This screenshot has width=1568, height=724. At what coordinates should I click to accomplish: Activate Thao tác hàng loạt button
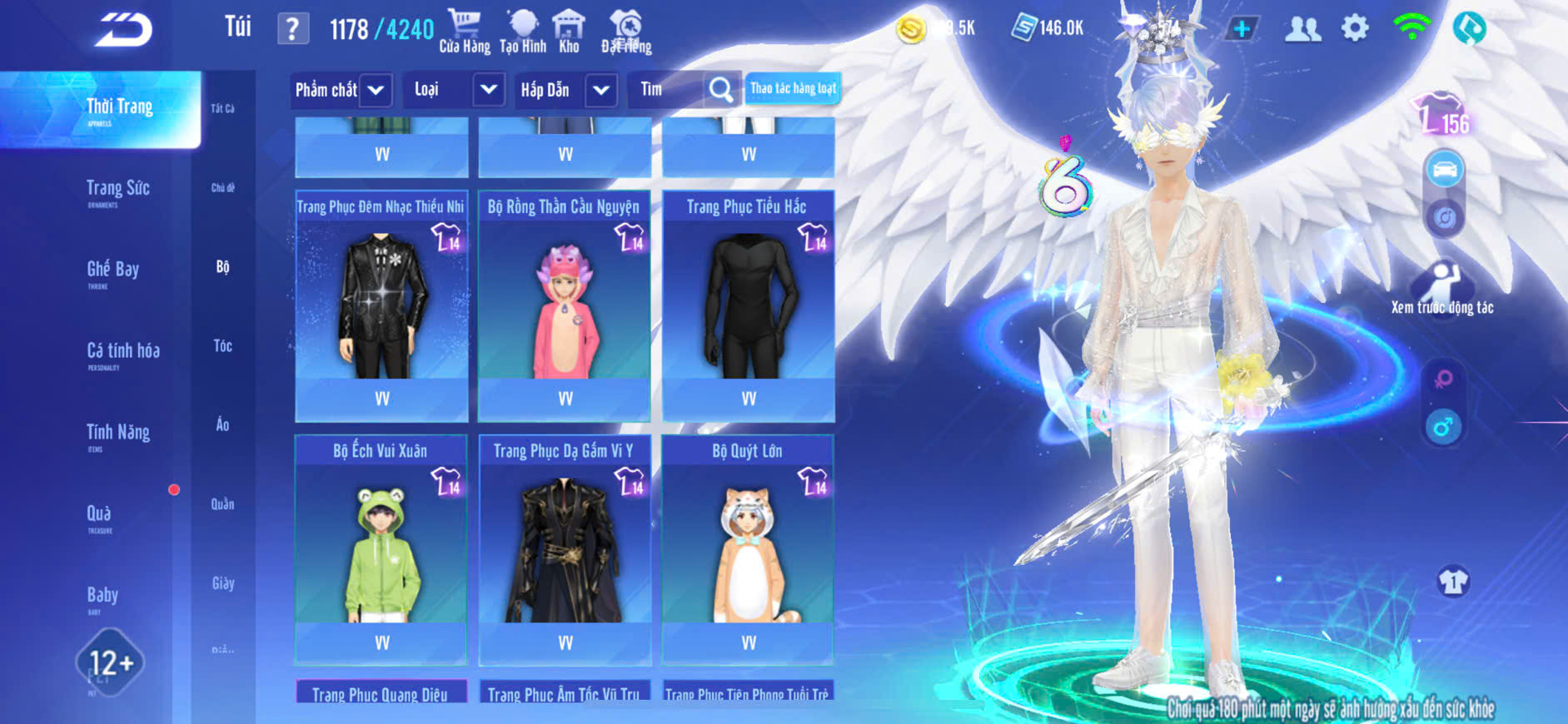click(x=792, y=89)
